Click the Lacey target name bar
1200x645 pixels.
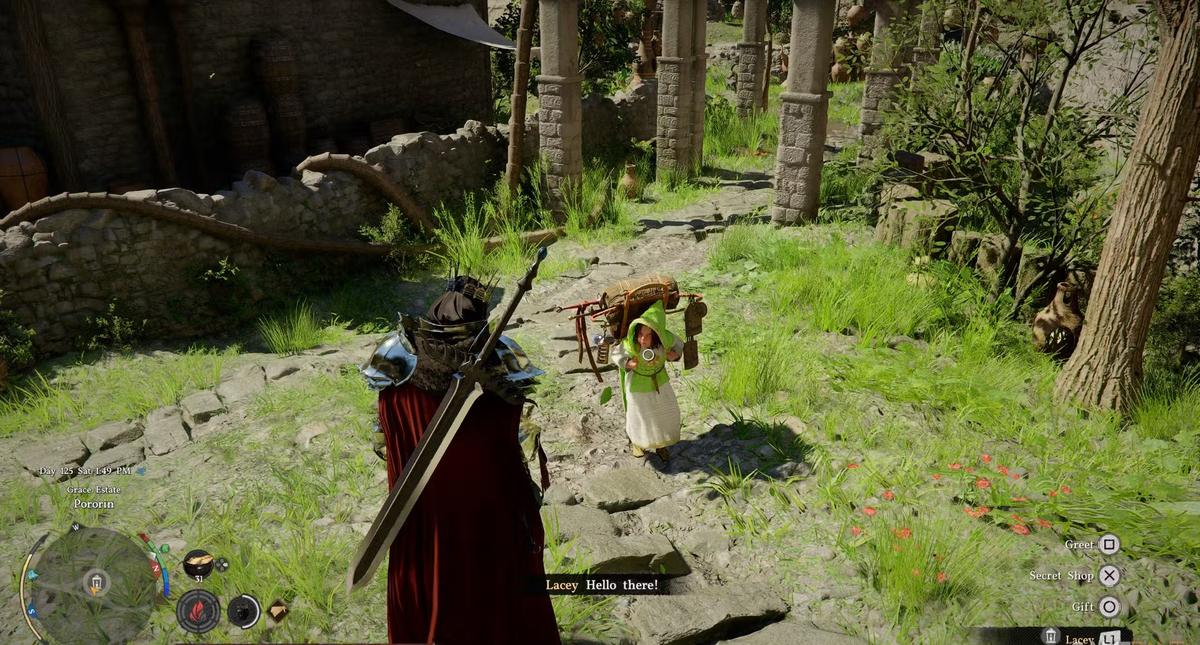tap(1080, 637)
